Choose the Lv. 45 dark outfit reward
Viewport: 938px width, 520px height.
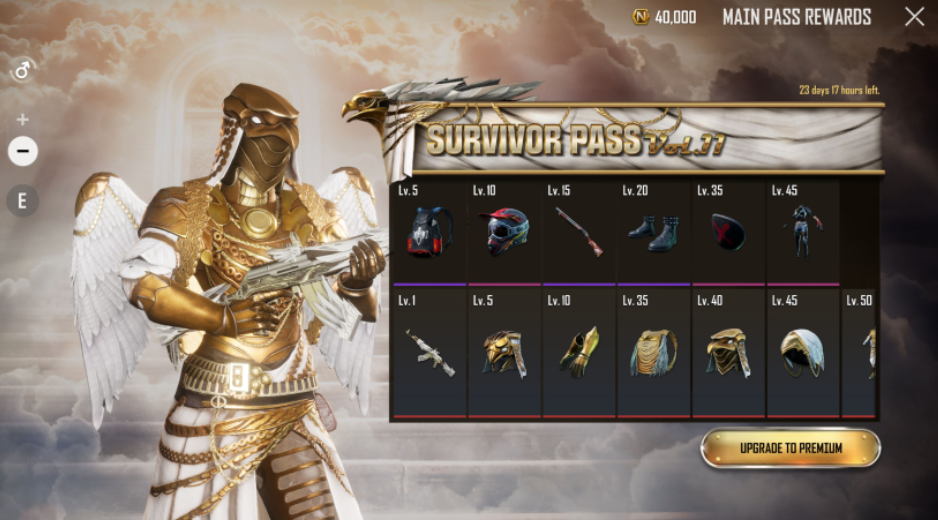803,231
